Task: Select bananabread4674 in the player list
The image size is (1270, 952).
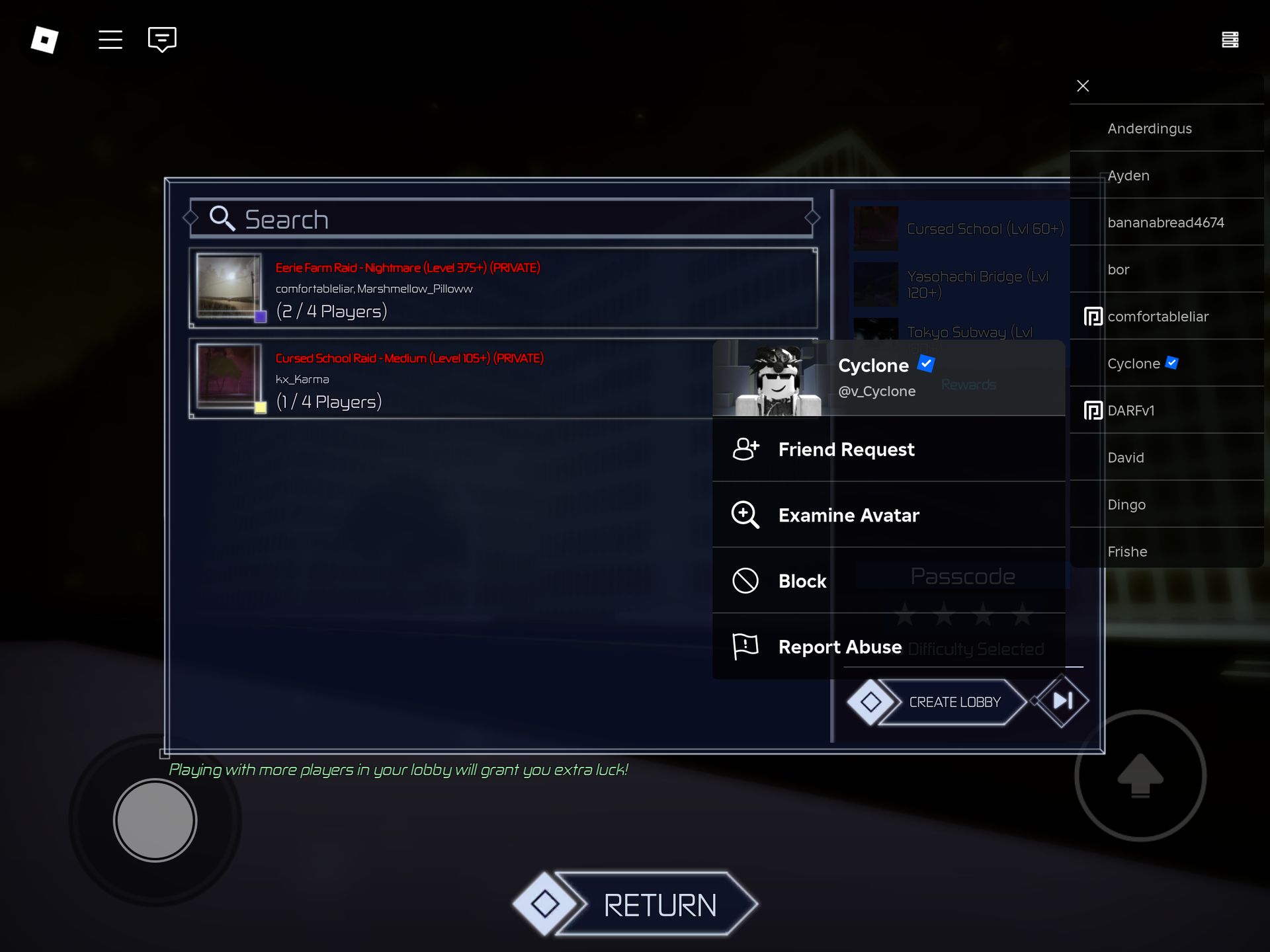Action: (1166, 223)
